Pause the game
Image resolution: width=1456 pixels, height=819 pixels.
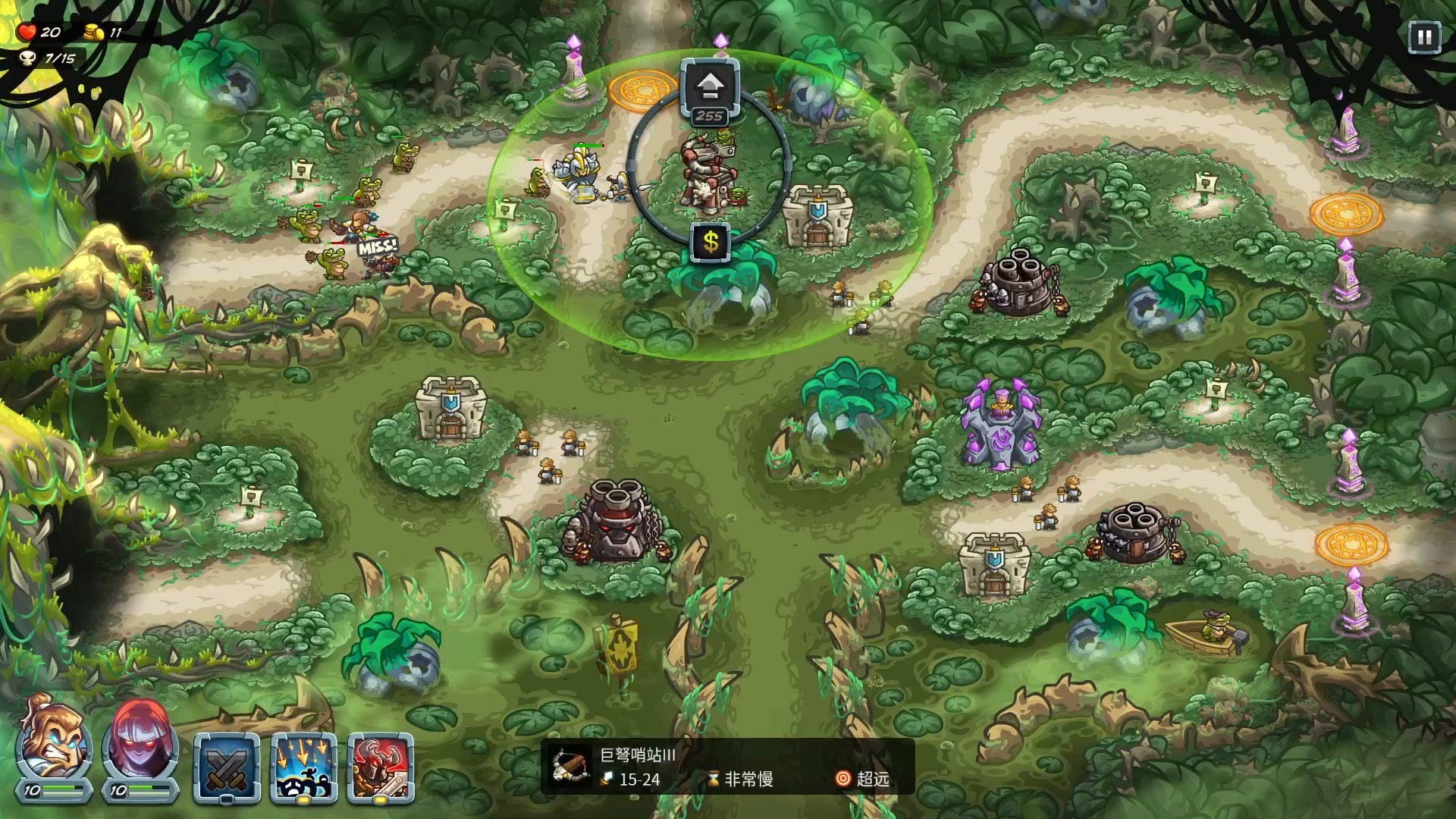(x=1423, y=37)
